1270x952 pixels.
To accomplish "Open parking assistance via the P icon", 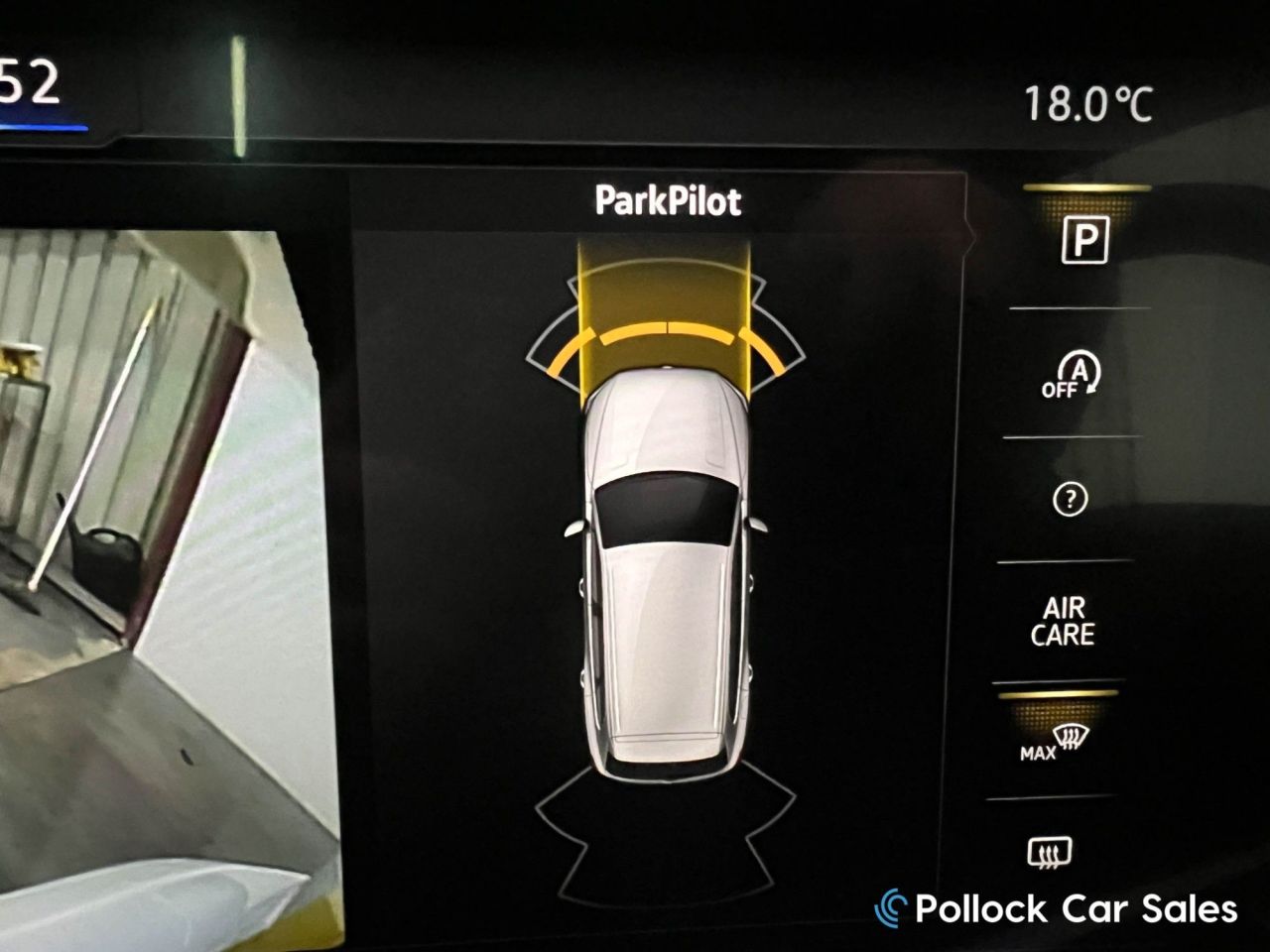I will [1084, 240].
